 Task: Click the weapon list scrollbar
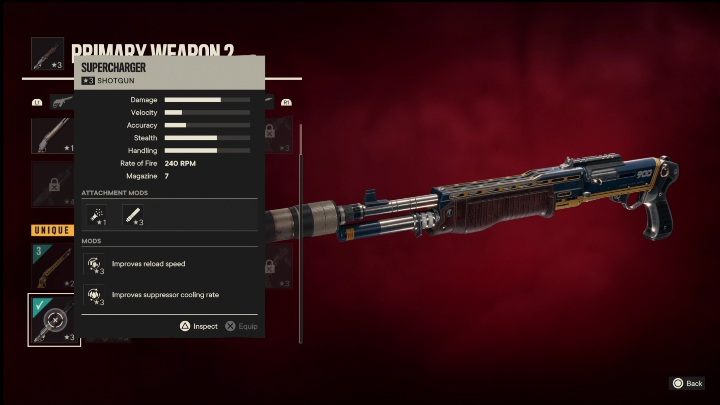click(x=299, y=232)
